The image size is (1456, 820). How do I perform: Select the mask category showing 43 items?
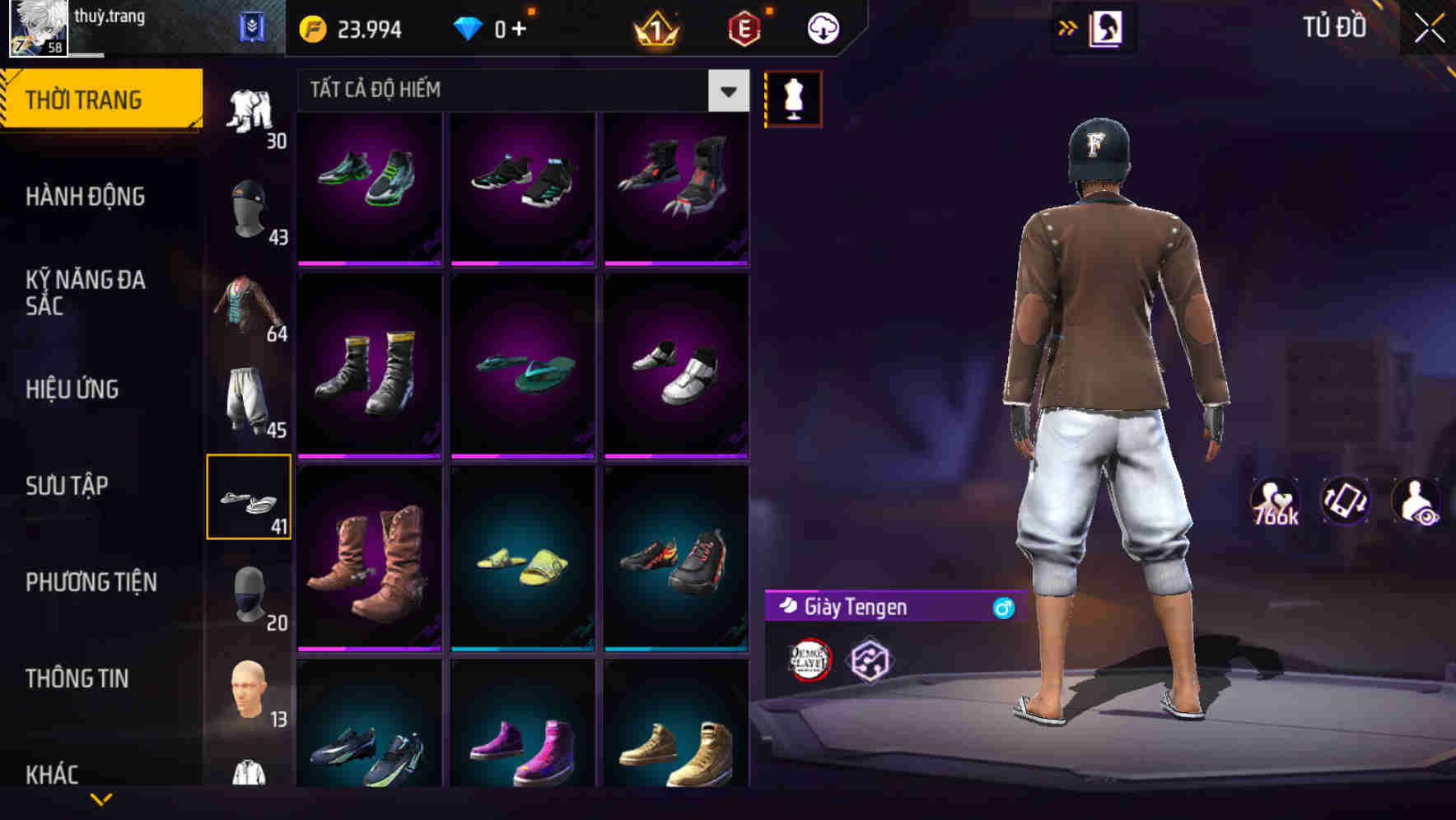[x=250, y=210]
